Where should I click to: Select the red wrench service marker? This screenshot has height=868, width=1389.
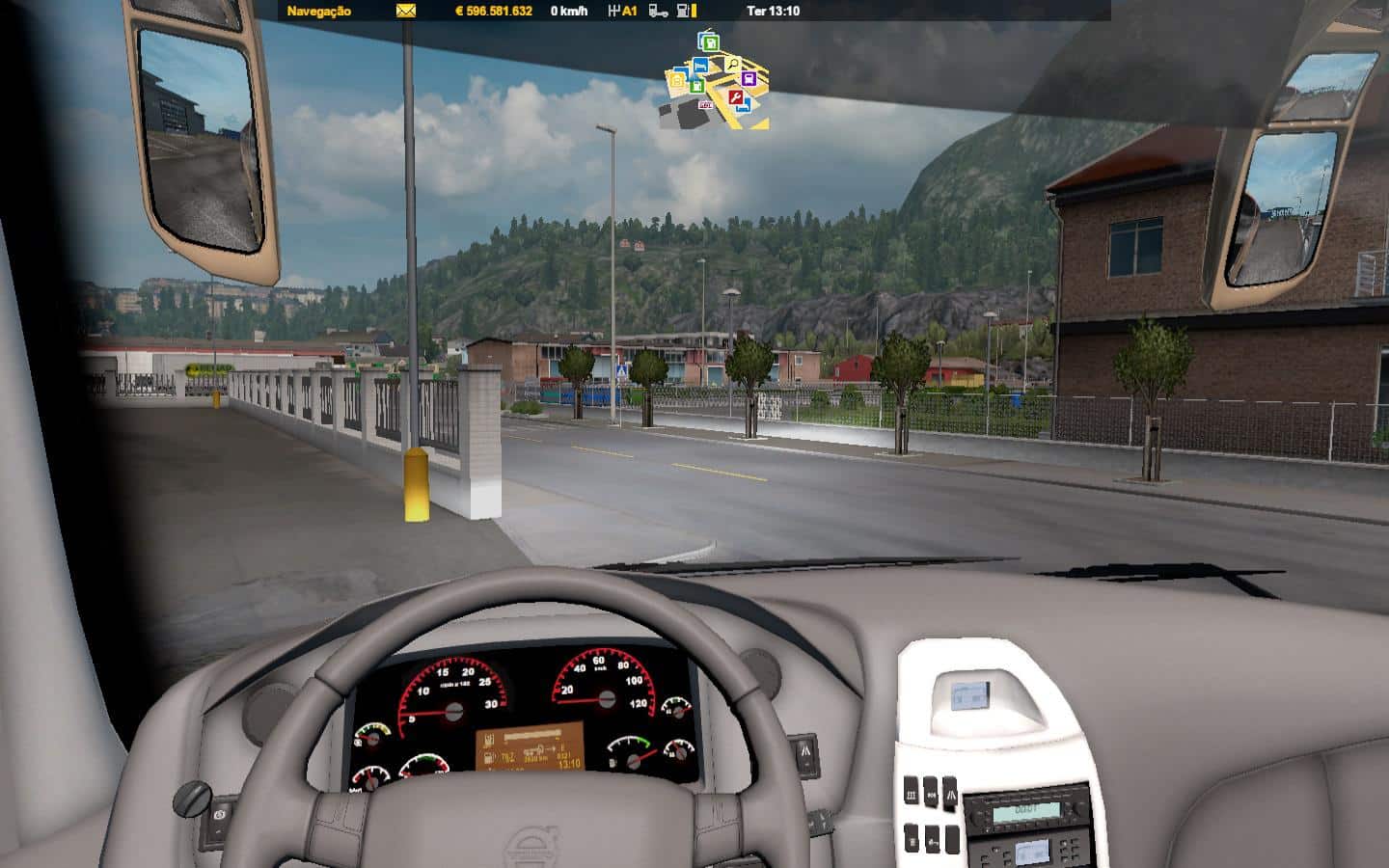[x=735, y=97]
